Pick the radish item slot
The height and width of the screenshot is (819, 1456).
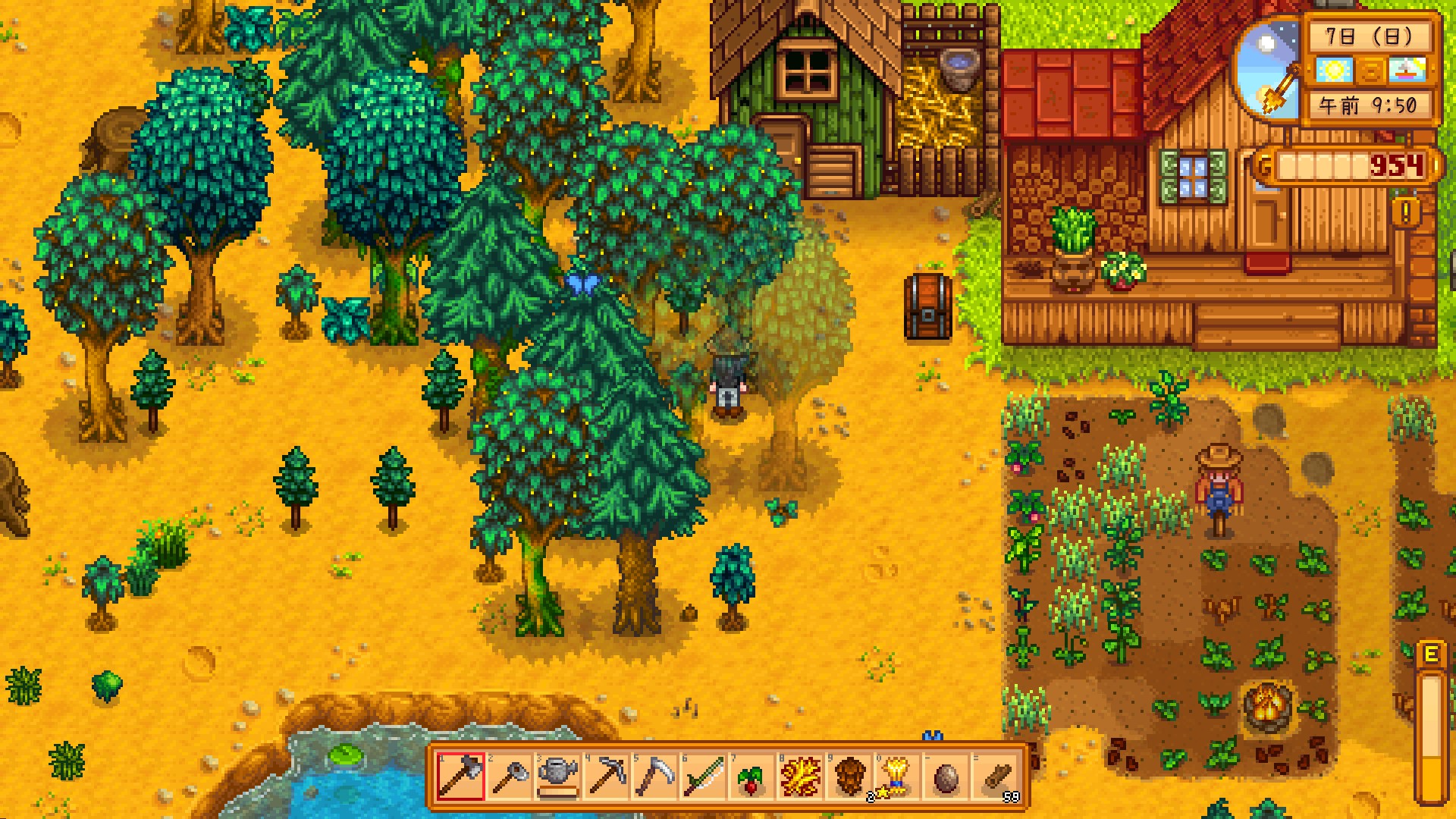(x=752, y=777)
